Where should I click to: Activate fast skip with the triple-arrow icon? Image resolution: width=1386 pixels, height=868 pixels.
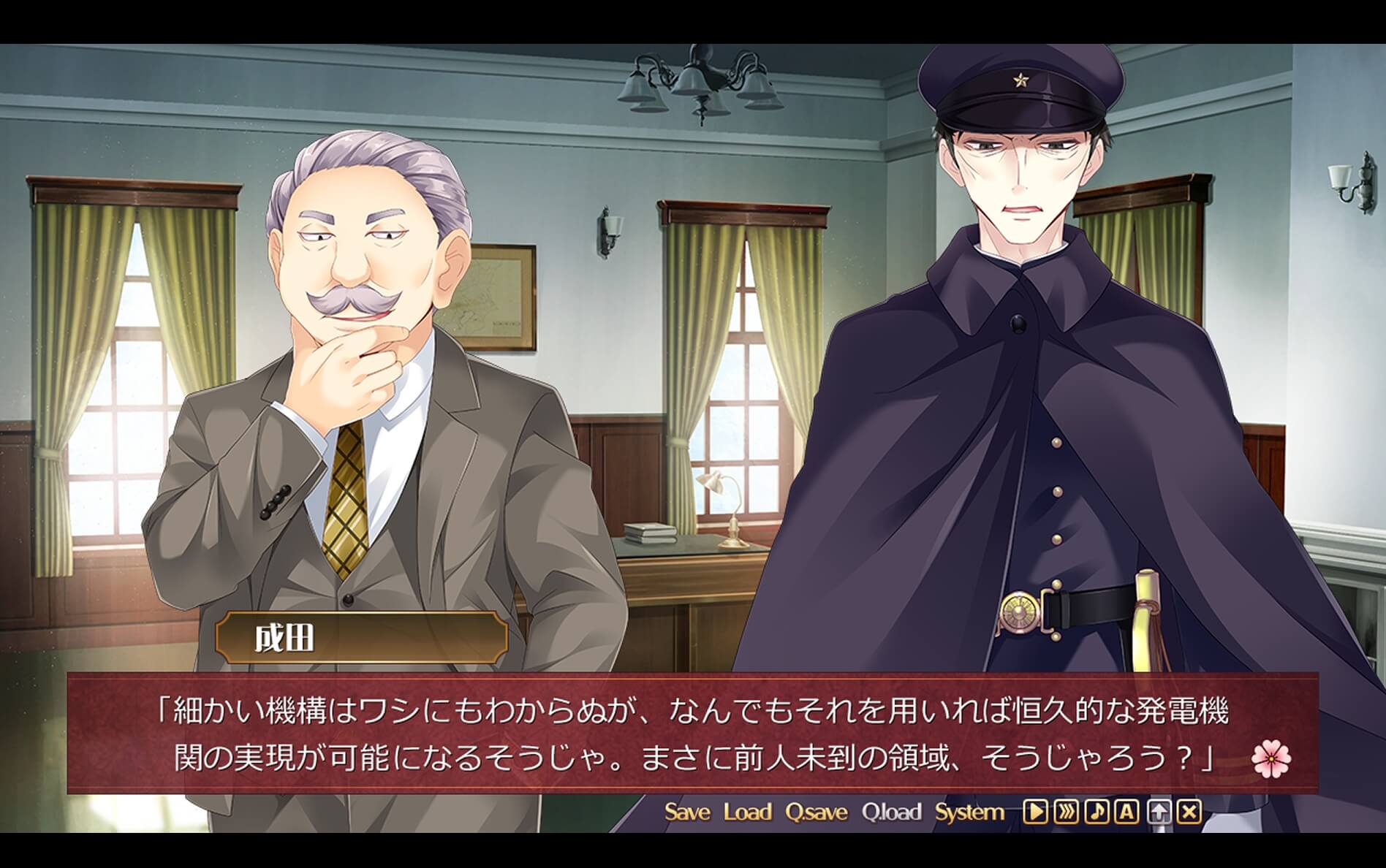coord(1066,812)
